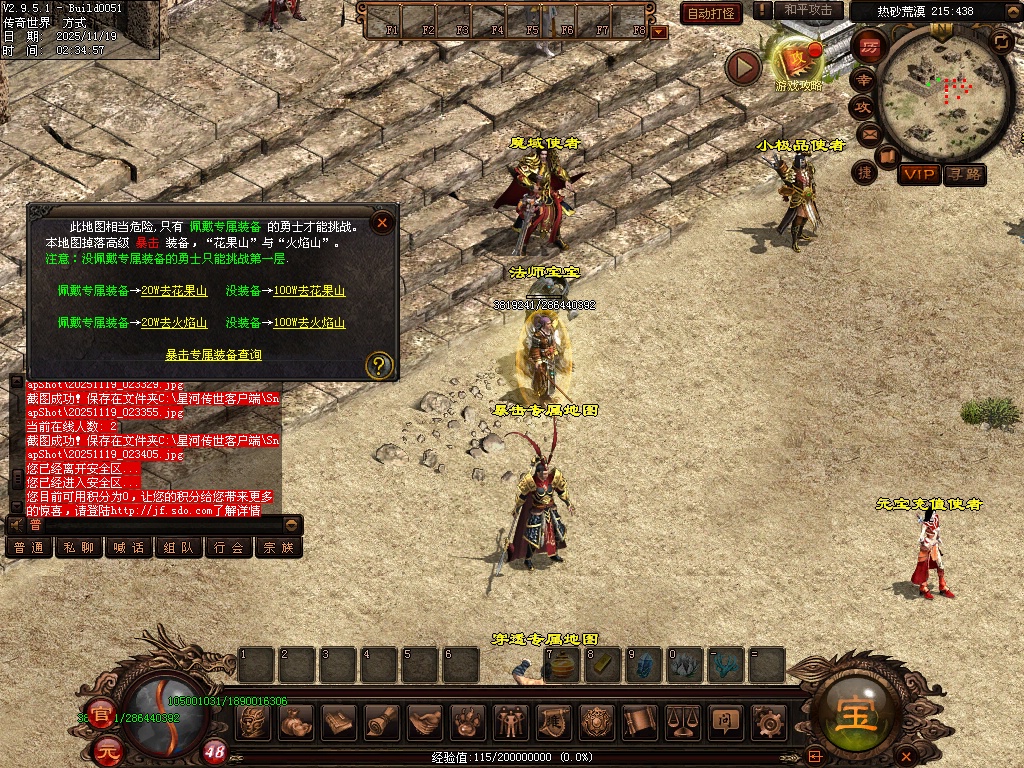Click the handshake trade icon
Image resolution: width=1024 pixels, height=768 pixels.
click(x=424, y=721)
